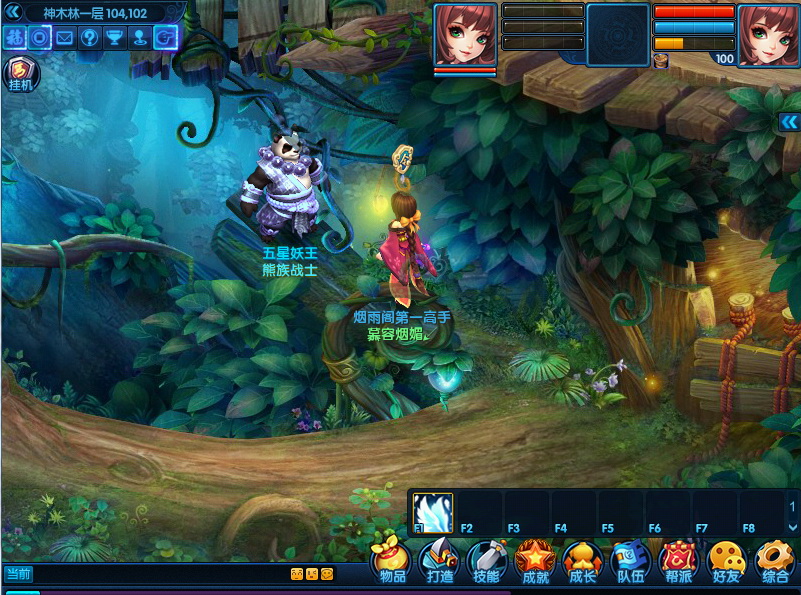Open the 好友 friends list

pos(726,561)
